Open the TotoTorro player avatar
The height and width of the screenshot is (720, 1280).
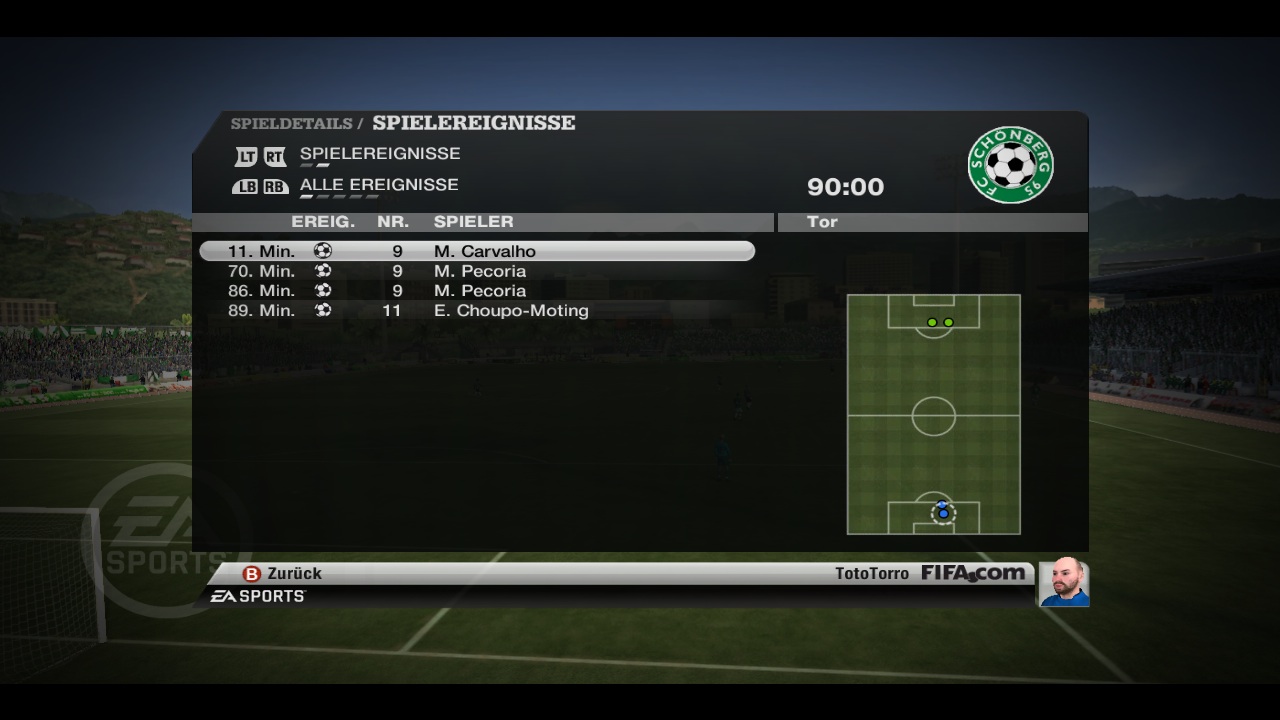1064,583
